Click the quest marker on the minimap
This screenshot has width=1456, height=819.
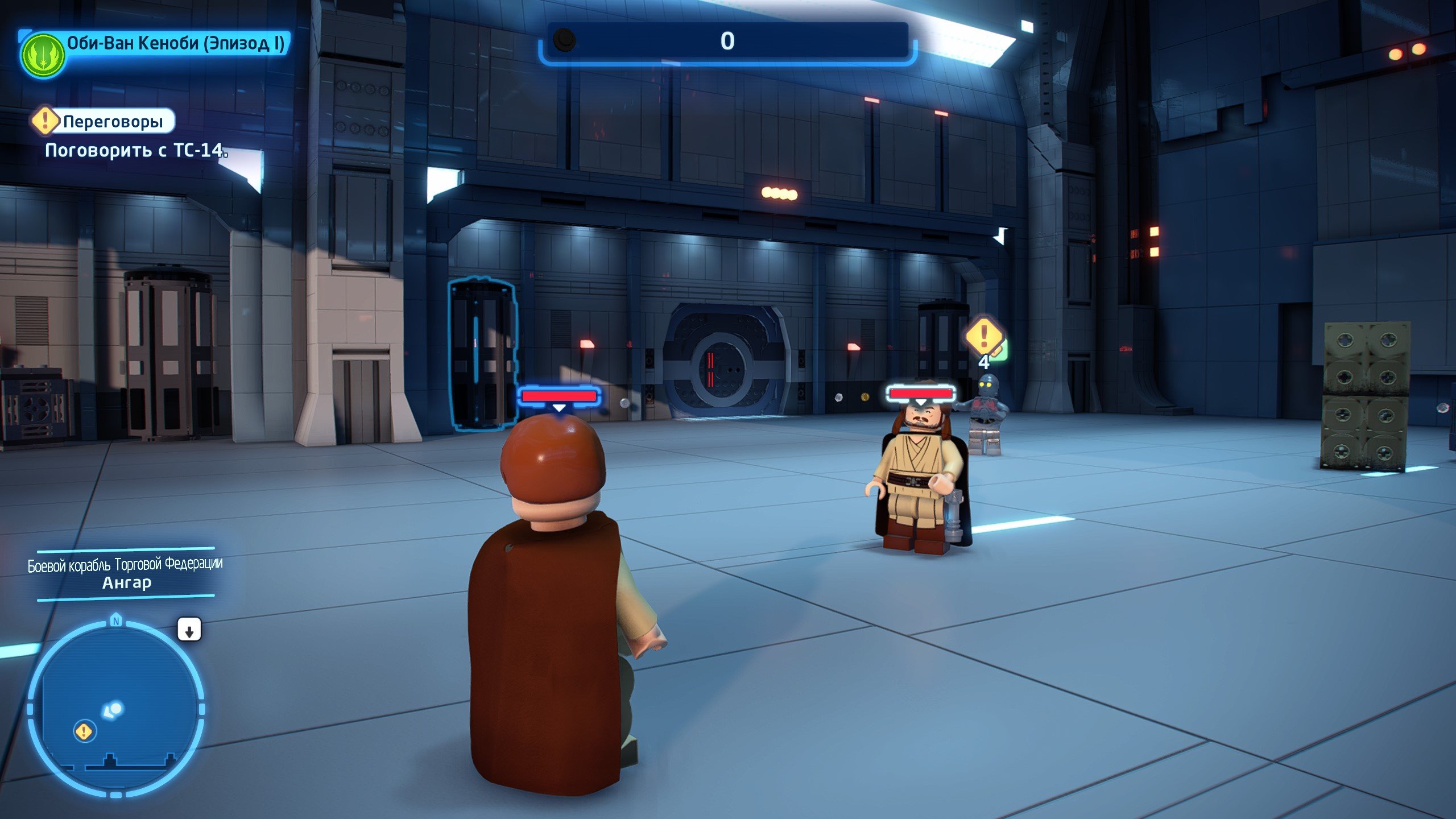84,731
